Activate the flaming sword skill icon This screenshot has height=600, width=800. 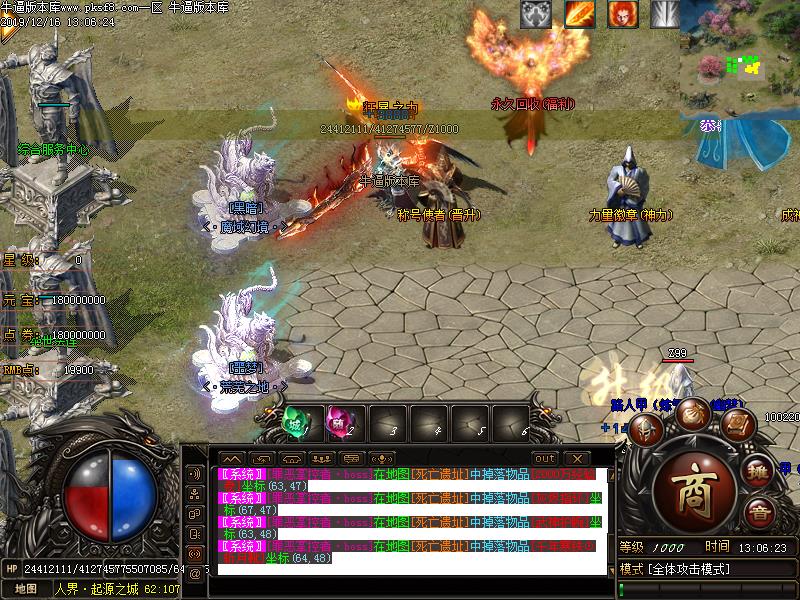(579, 14)
